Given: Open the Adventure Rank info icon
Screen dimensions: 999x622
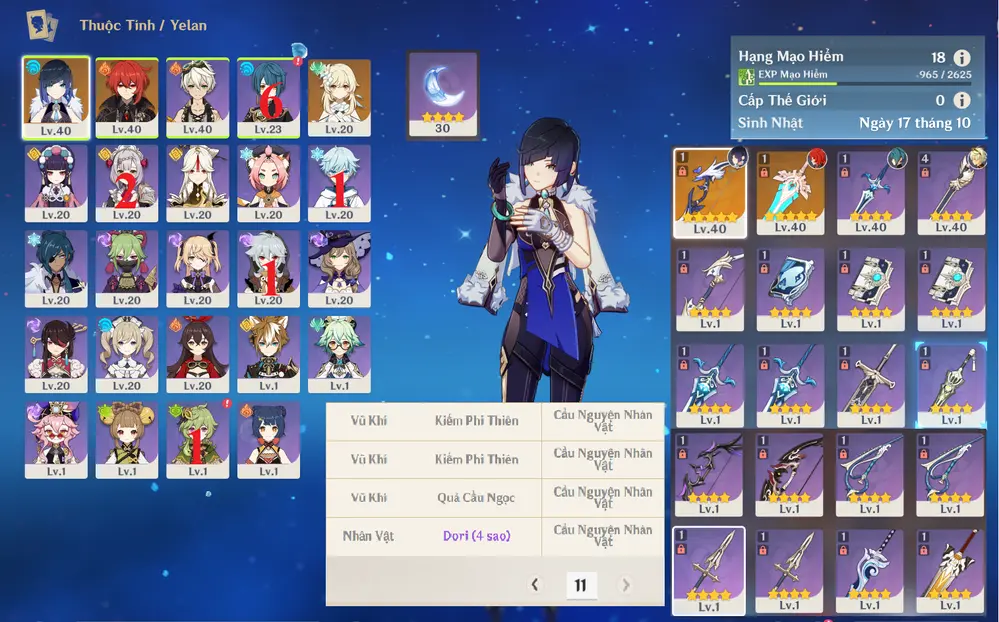Looking at the screenshot, I should (962, 58).
